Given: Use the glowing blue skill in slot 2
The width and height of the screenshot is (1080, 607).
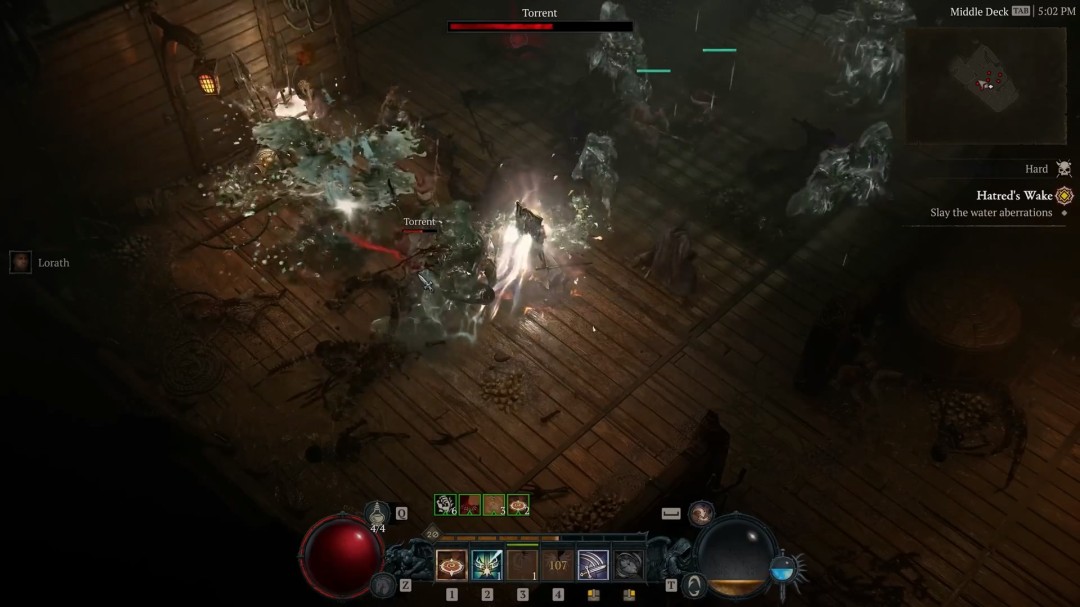Looking at the screenshot, I should click(487, 565).
